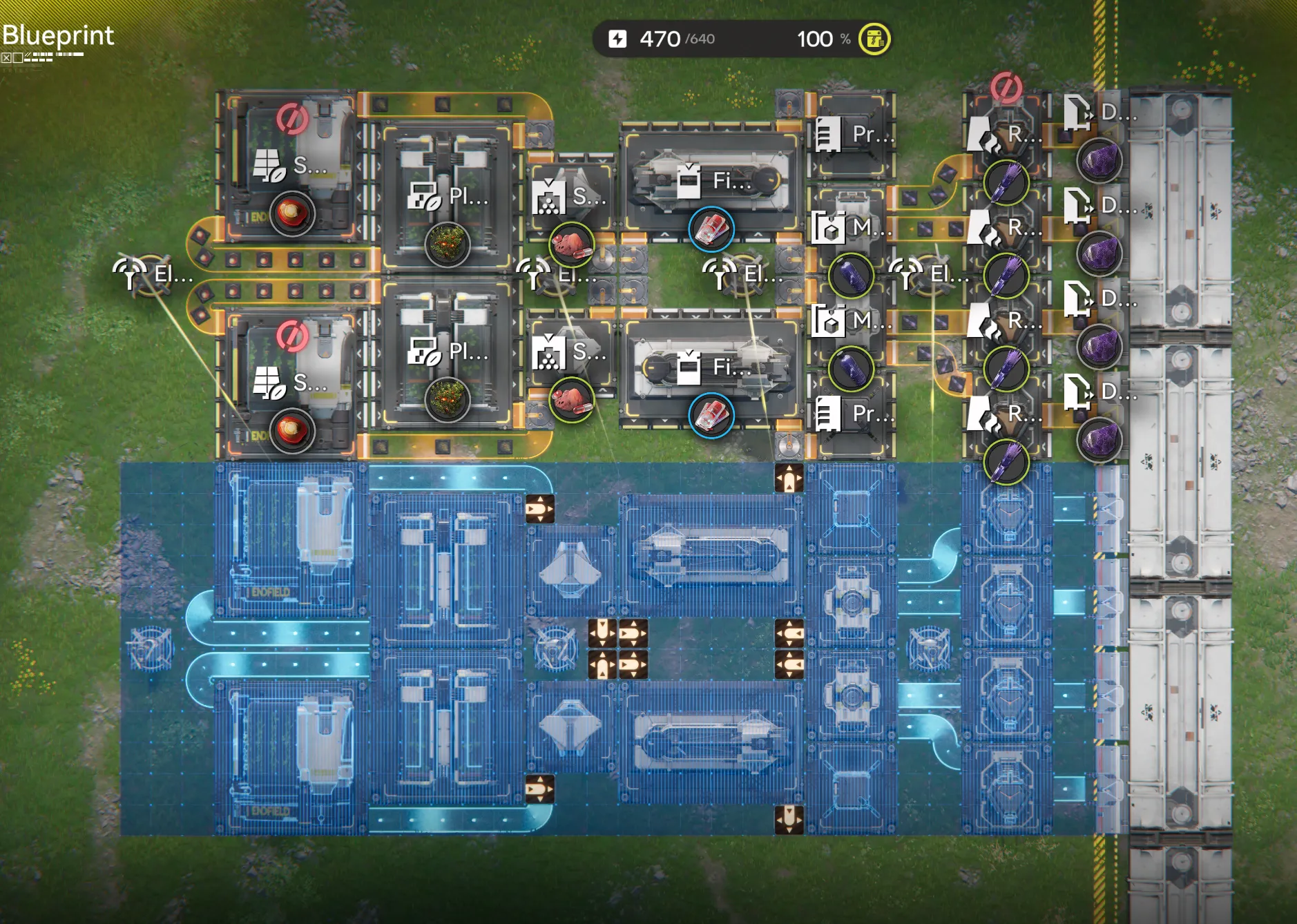The image size is (1297, 924).
Task: Open the yellow power grid details icon
Action: tap(874, 39)
